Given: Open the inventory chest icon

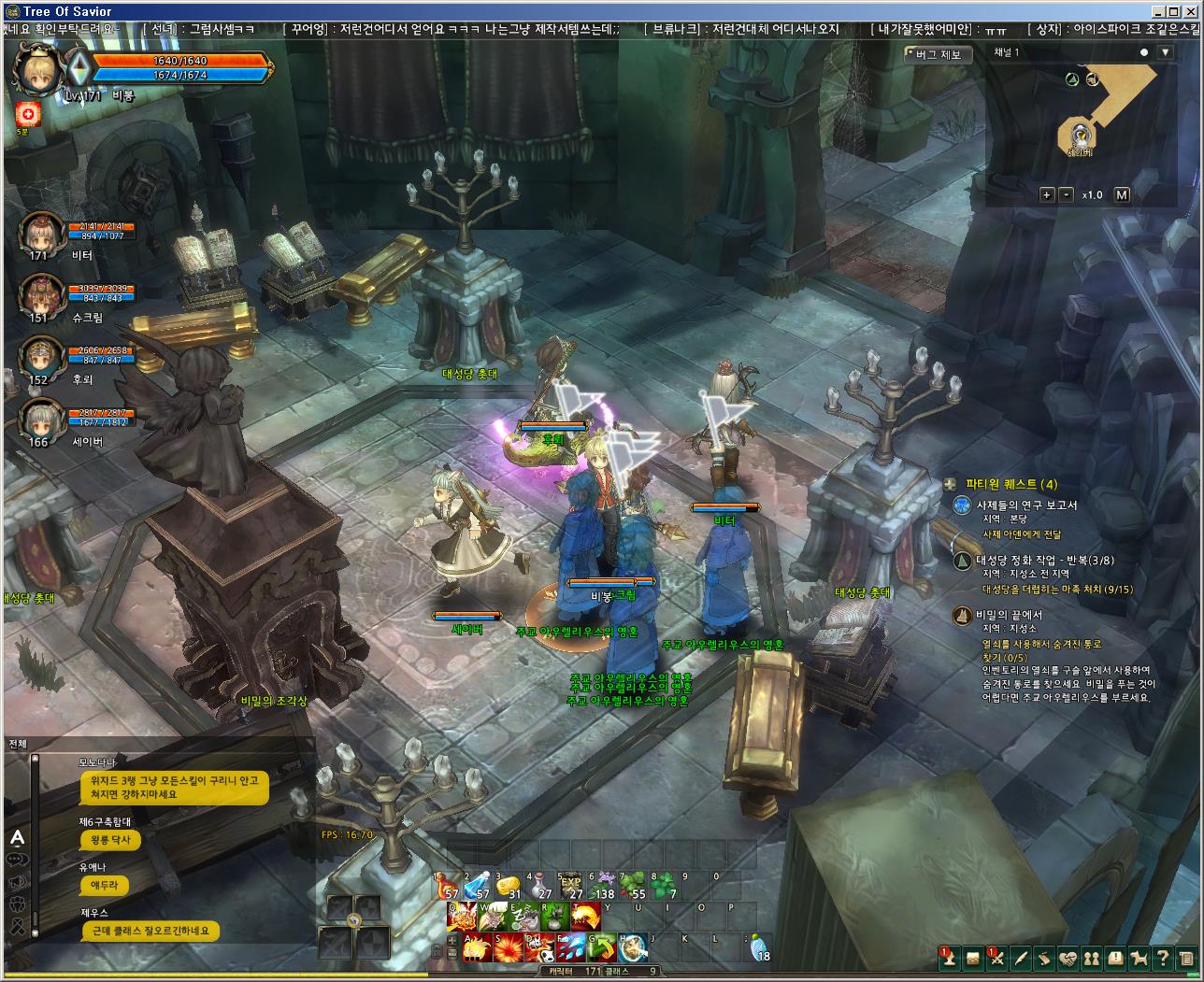Looking at the screenshot, I should pyautogui.click(x=973, y=957).
